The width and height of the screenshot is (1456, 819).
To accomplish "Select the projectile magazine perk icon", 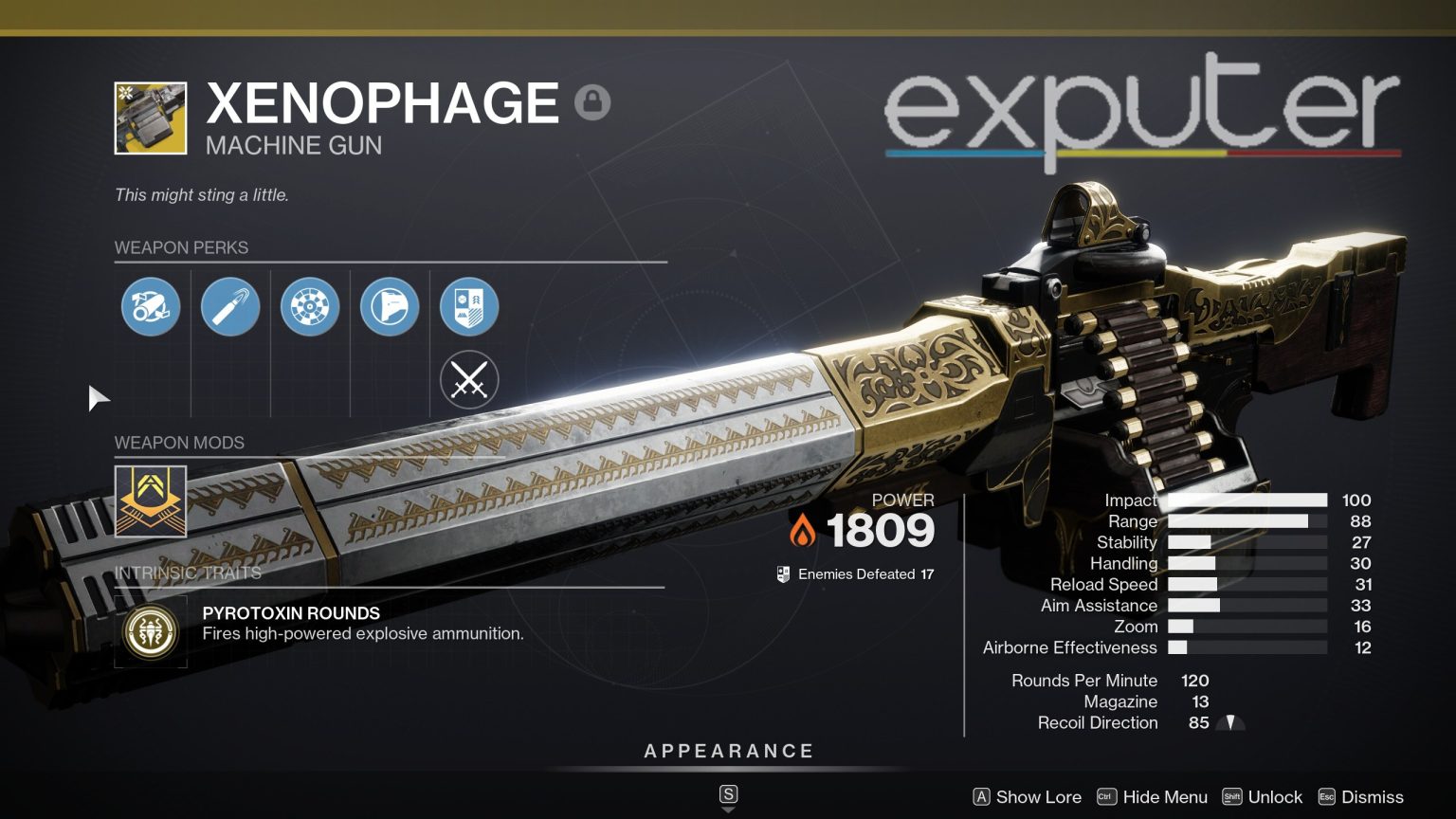I will click(x=230, y=306).
